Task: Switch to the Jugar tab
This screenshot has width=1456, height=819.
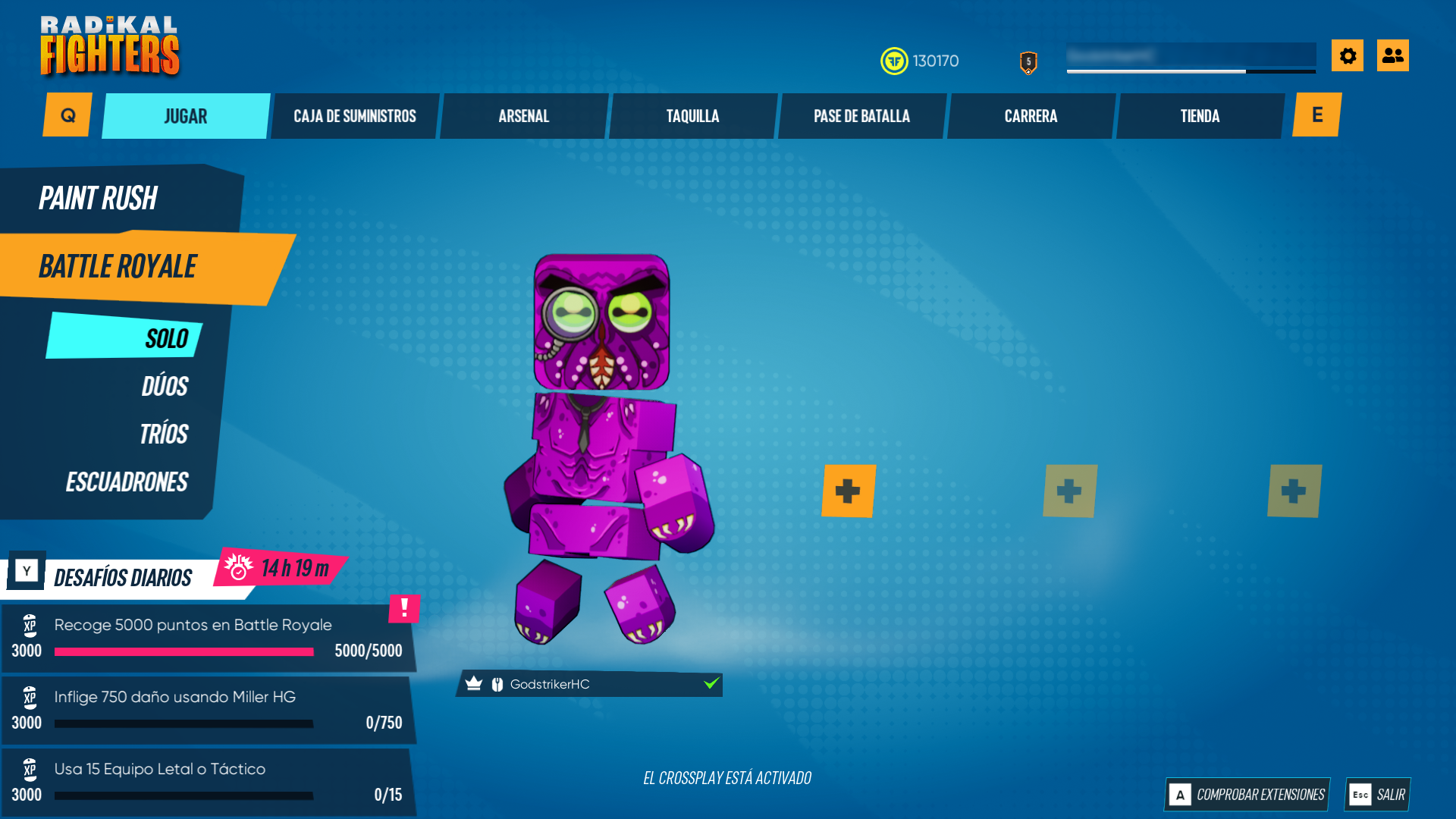Action: (x=186, y=116)
